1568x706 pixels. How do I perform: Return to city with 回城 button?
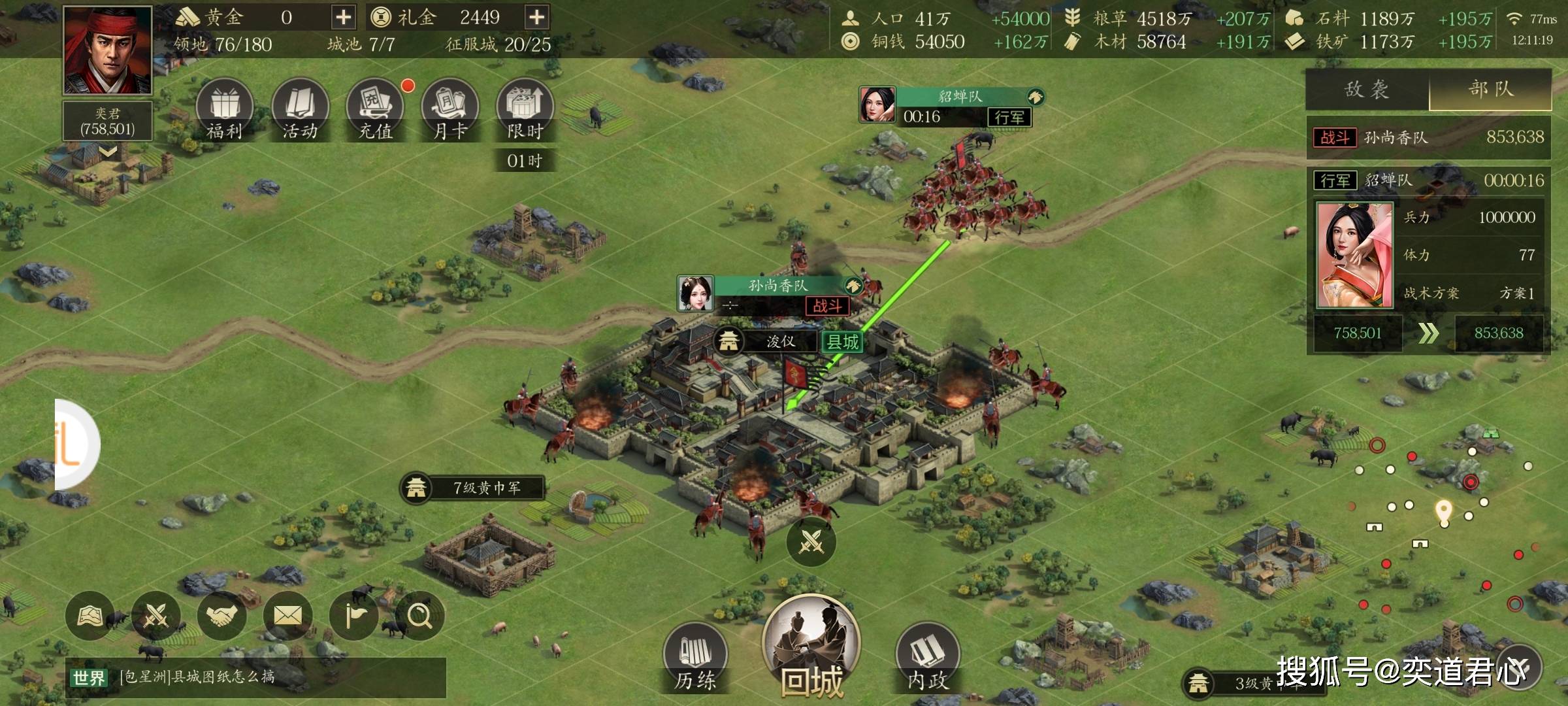[x=811, y=647]
